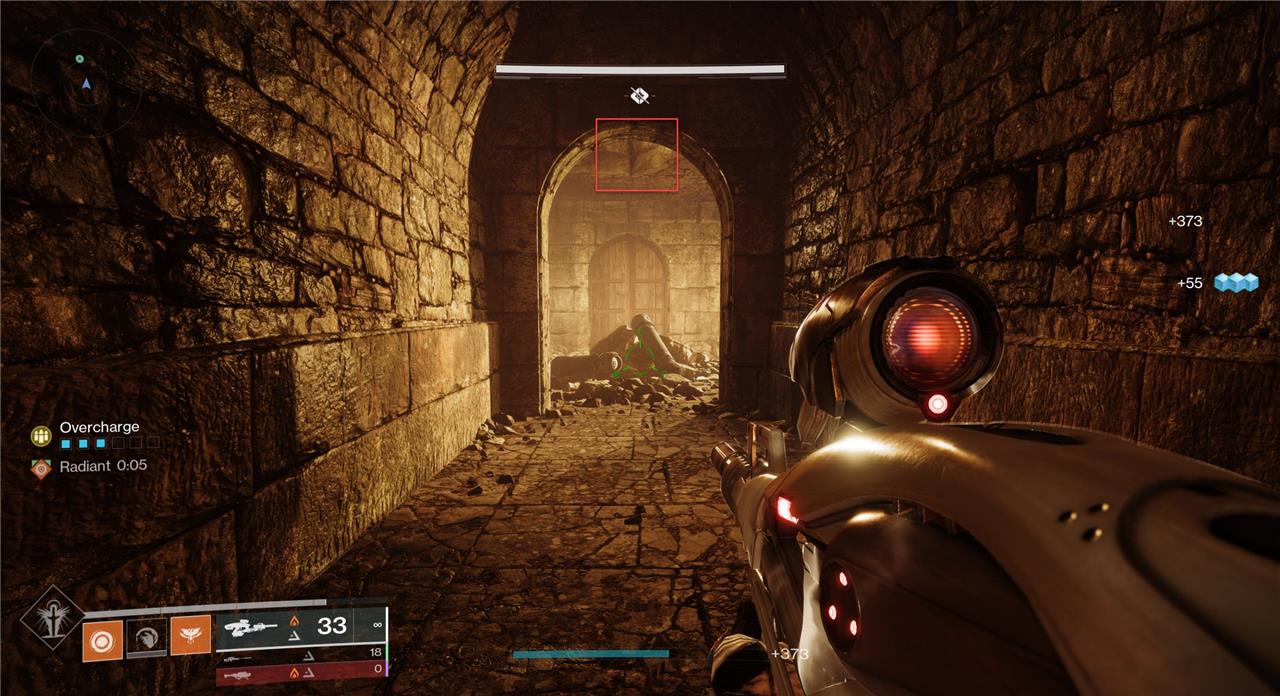Viewport: 1280px width, 696px height.
Task: Click the blue glimmer cubes icon
Action: point(1235,283)
